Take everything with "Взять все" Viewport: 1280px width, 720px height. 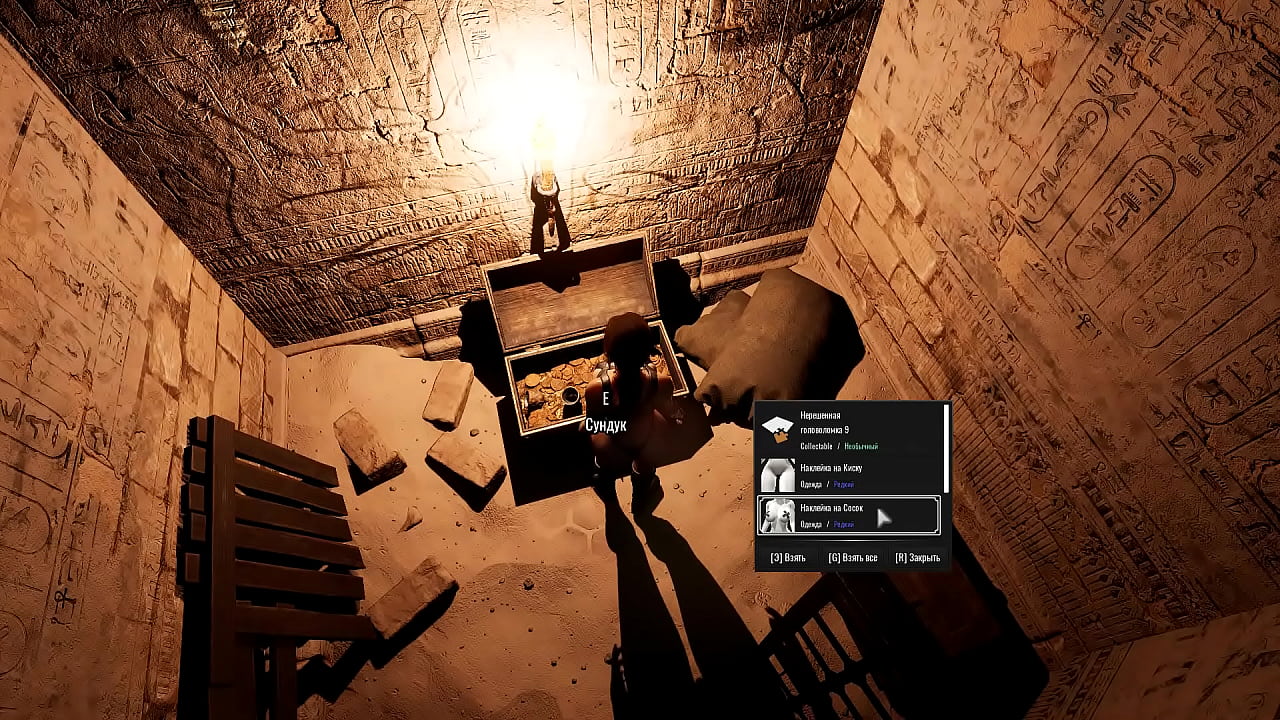[x=852, y=557]
